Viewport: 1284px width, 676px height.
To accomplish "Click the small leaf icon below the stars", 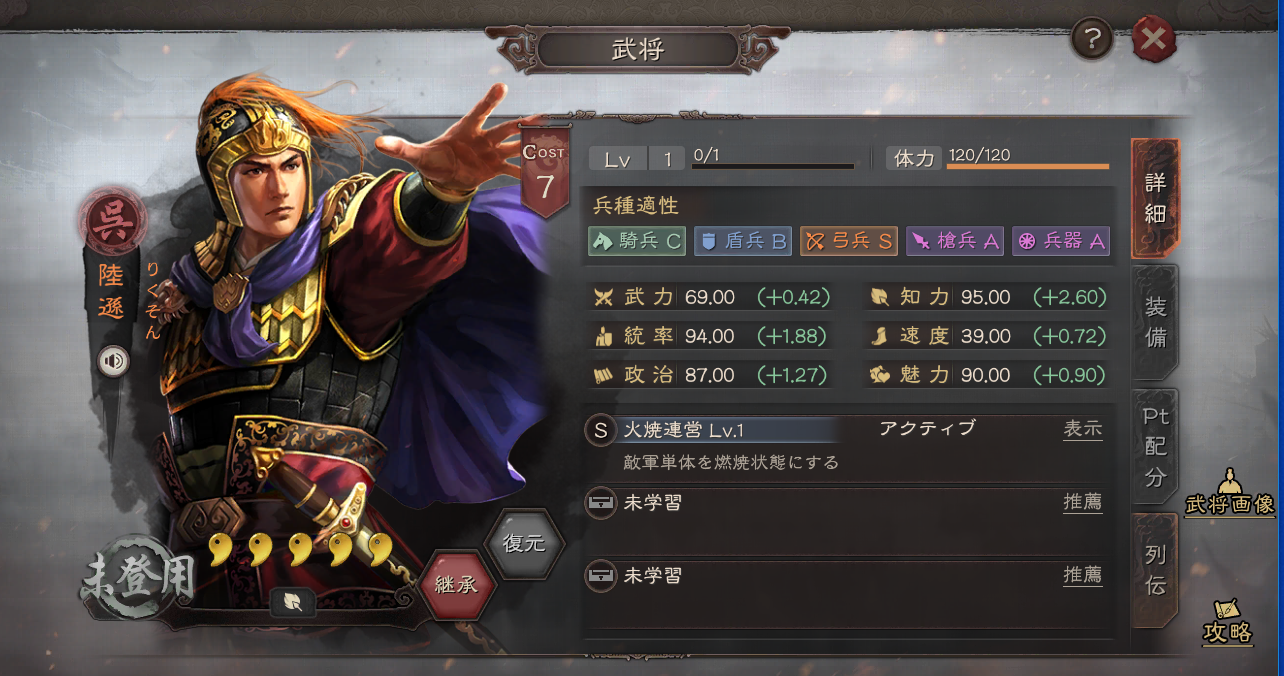I will 293,601.
